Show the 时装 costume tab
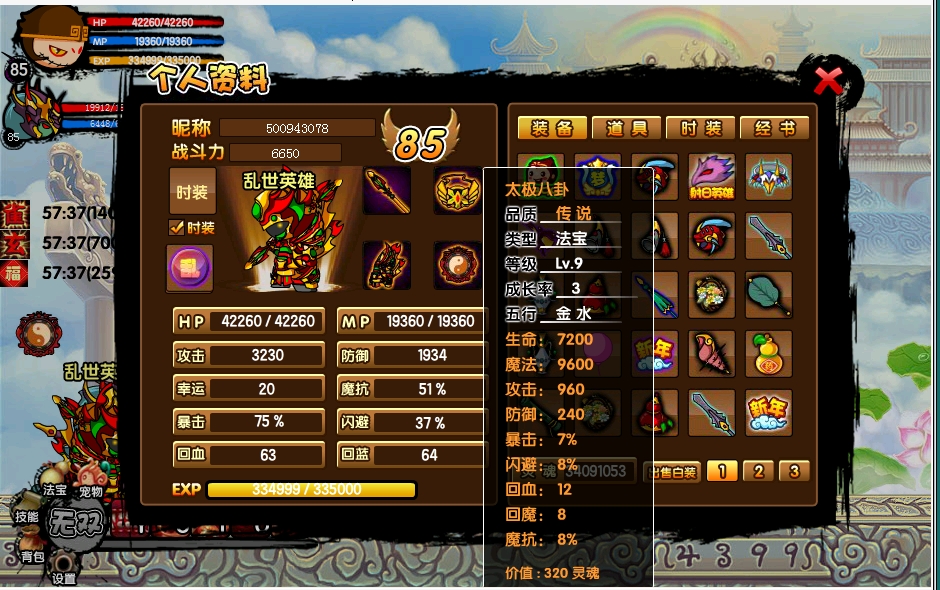 [x=700, y=128]
